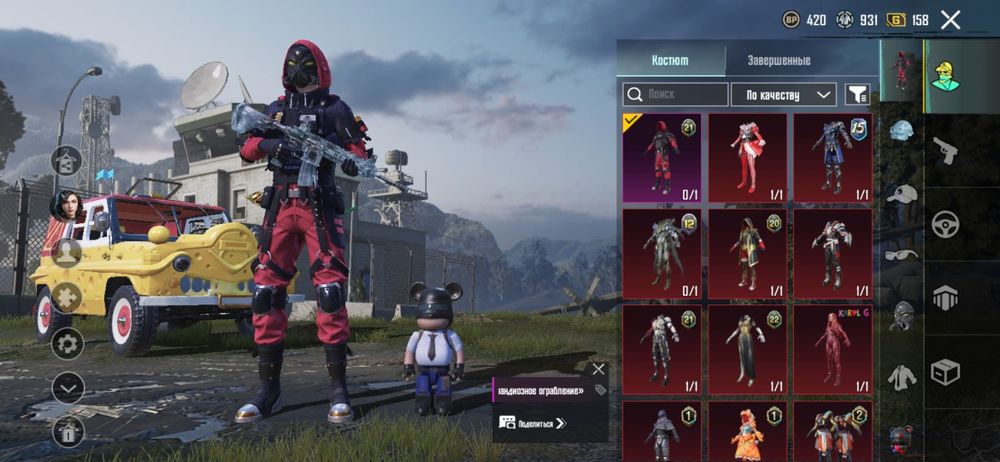Show the steering wheel vehicle category
Screen dimensions: 1000x462
945,224
